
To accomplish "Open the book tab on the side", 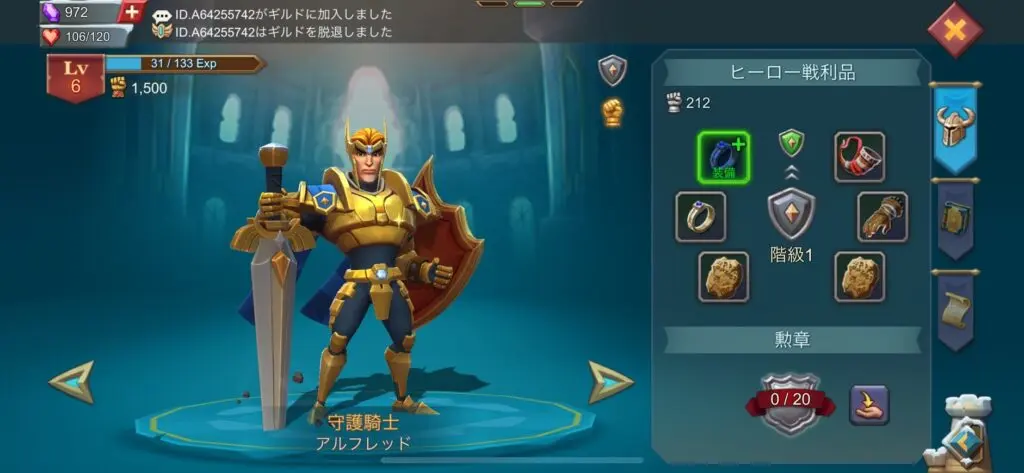I will (x=955, y=216).
